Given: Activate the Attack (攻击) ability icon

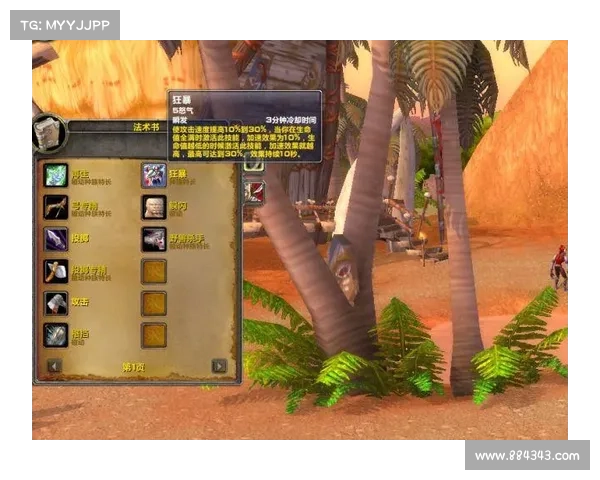Looking at the screenshot, I should (55, 303).
